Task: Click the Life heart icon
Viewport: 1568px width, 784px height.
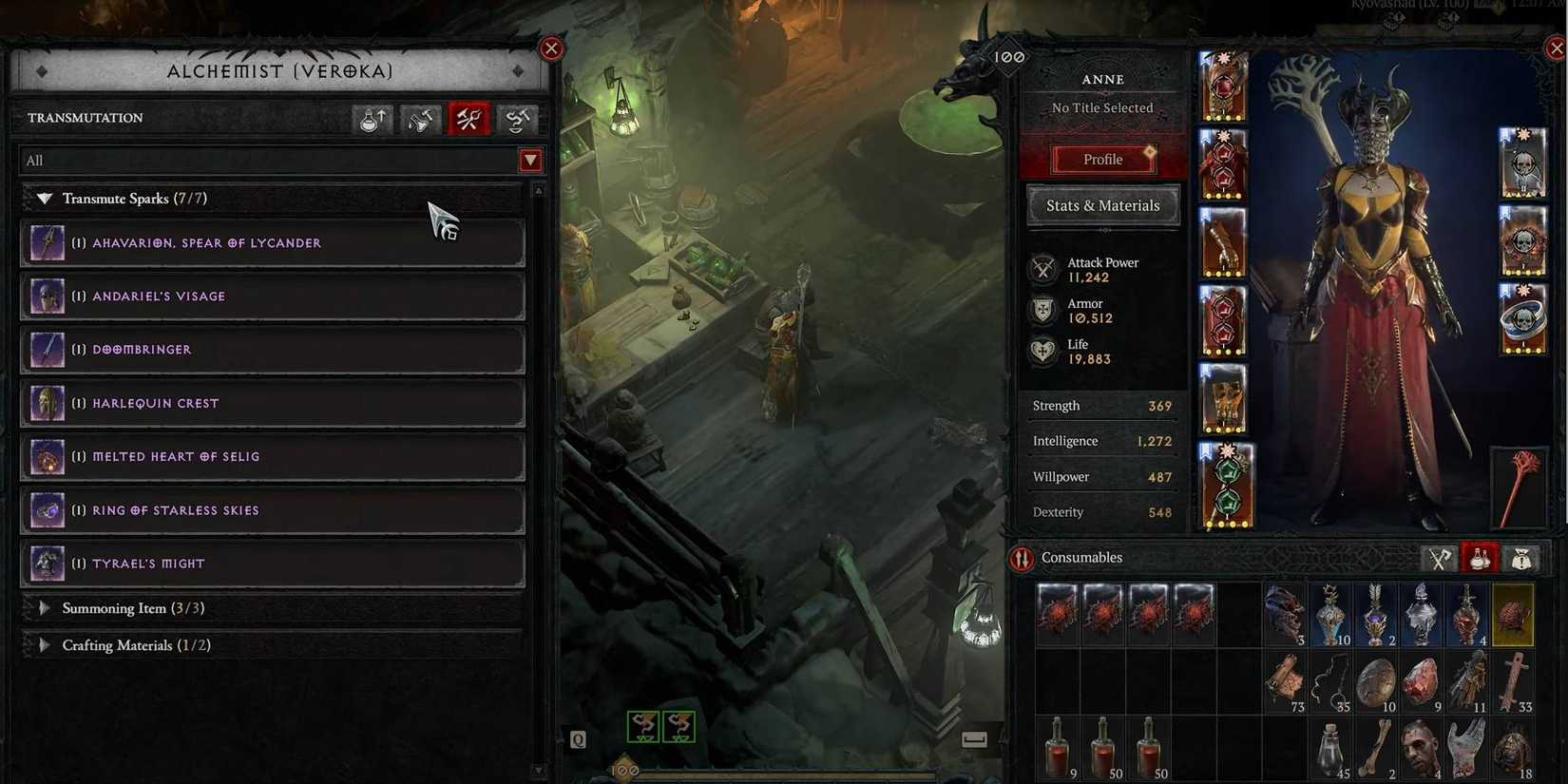Action: tap(1043, 351)
